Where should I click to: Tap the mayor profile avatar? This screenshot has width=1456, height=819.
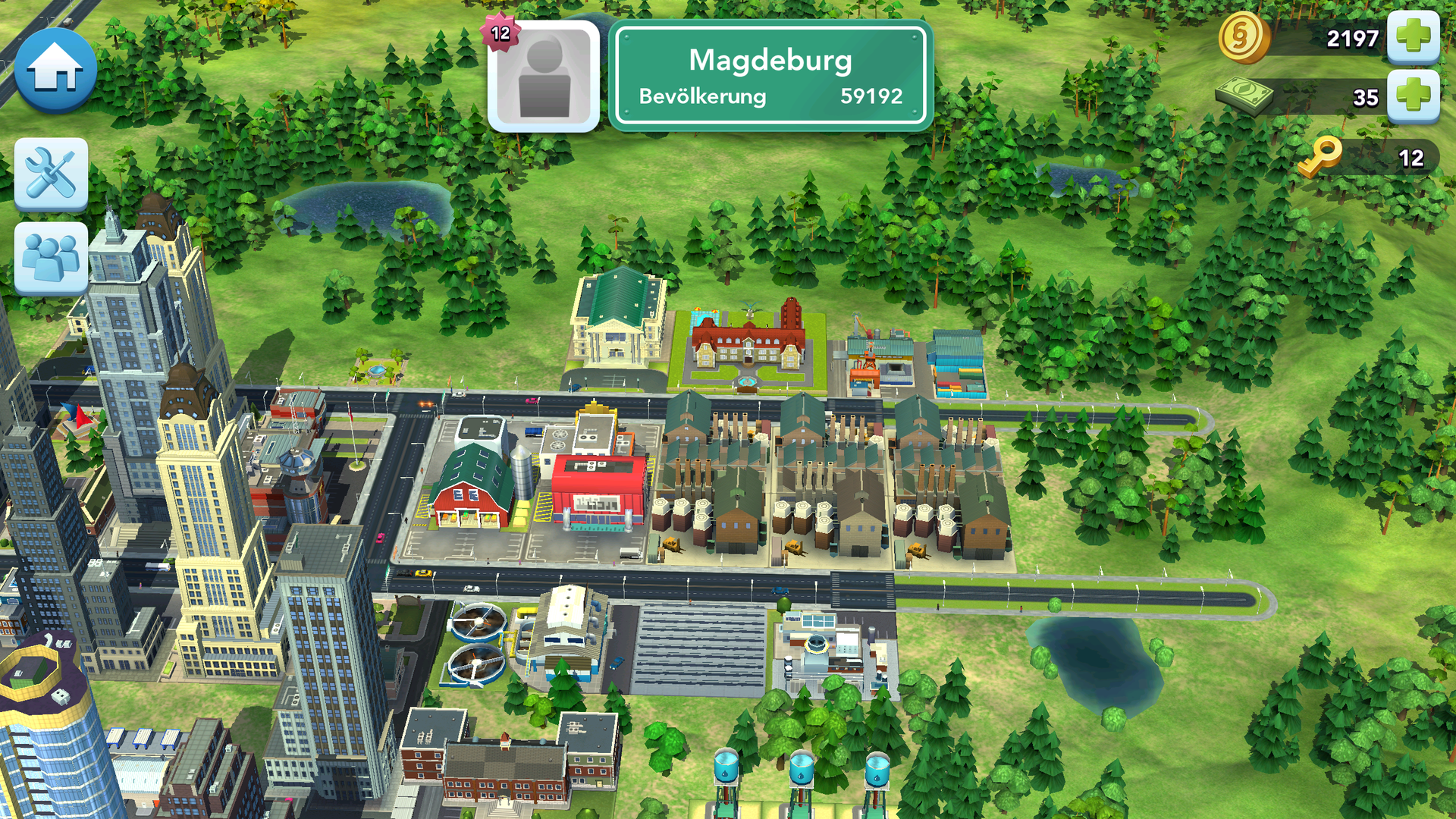(x=544, y=77)
